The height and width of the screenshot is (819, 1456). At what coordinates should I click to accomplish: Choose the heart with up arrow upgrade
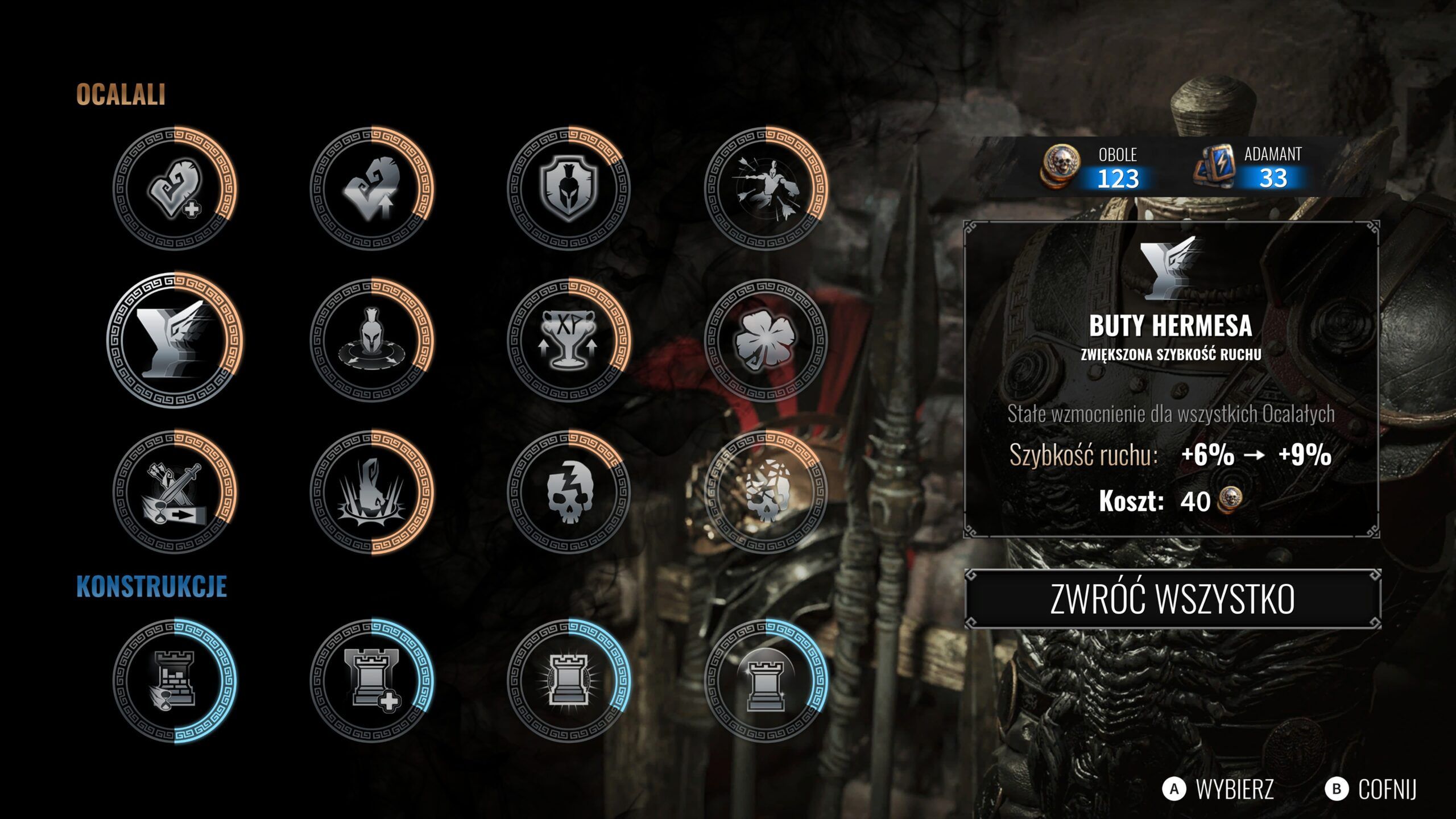[372, 188]
